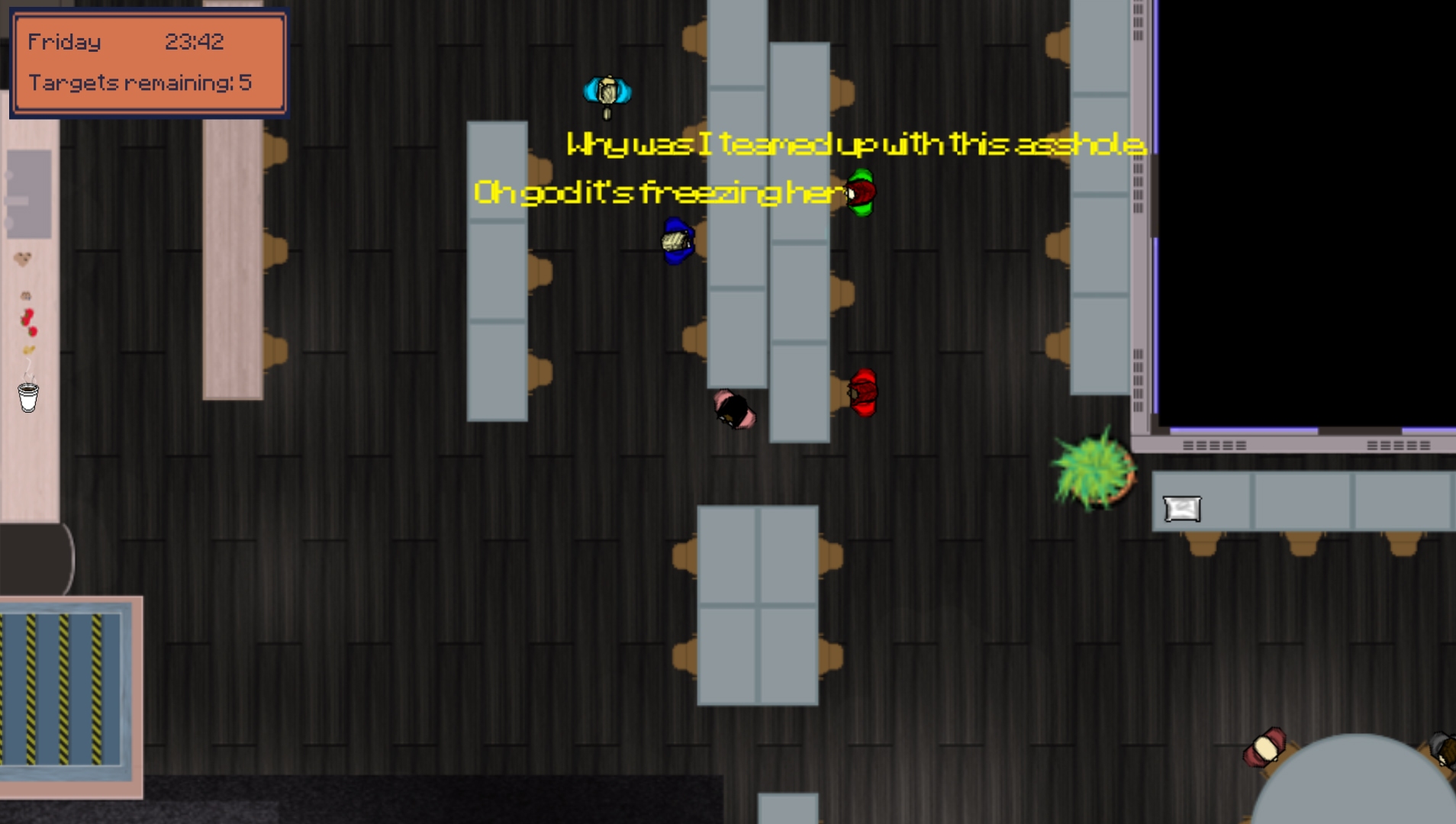This screenshot has width=1456, height=824.
Task: Pick up the steaming coffee cup on the counter
Action: coord(27,394)
